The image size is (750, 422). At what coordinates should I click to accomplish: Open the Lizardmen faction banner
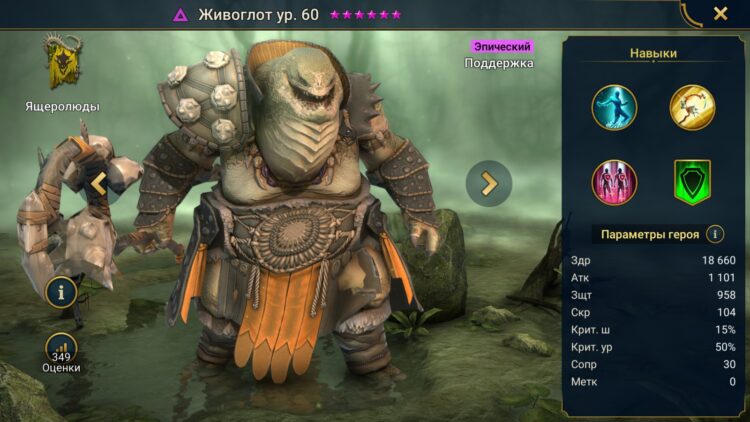pos(62,63)
